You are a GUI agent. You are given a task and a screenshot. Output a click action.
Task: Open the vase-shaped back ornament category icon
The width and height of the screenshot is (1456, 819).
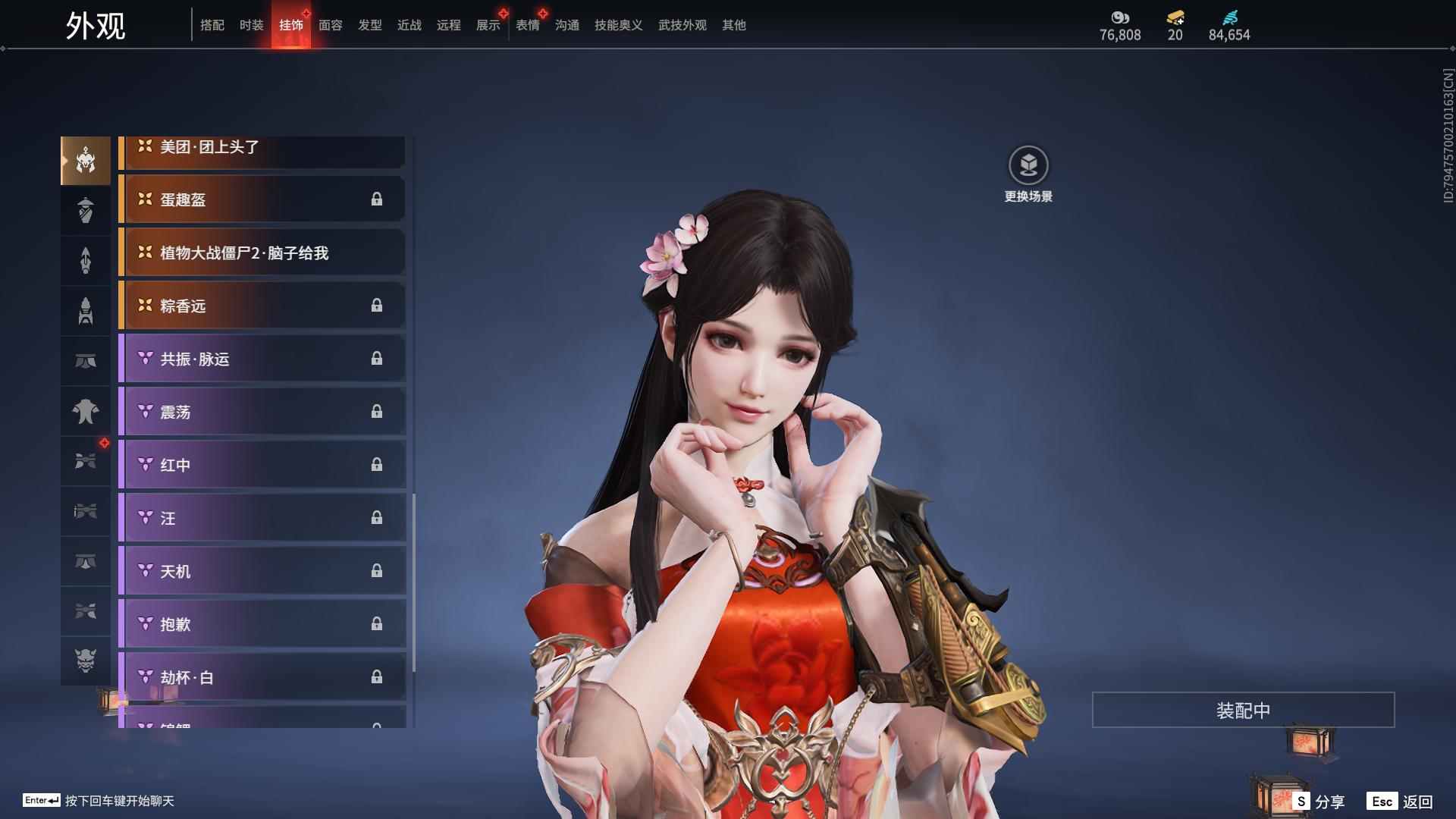[x=86, y=210]
